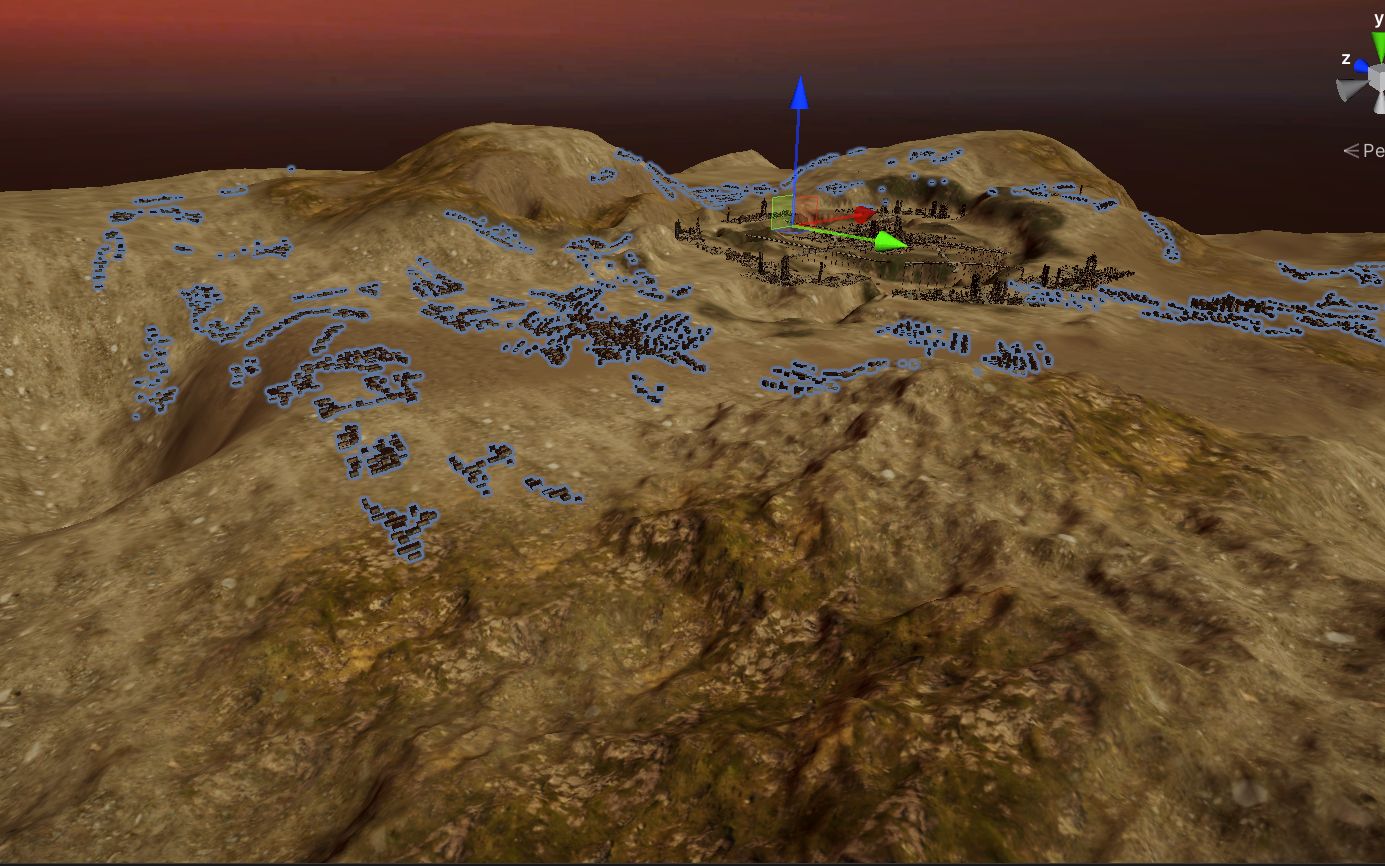Click the blue z-axis cone on the scene gizmo

pyautogui.click(x=1361, y=64)
